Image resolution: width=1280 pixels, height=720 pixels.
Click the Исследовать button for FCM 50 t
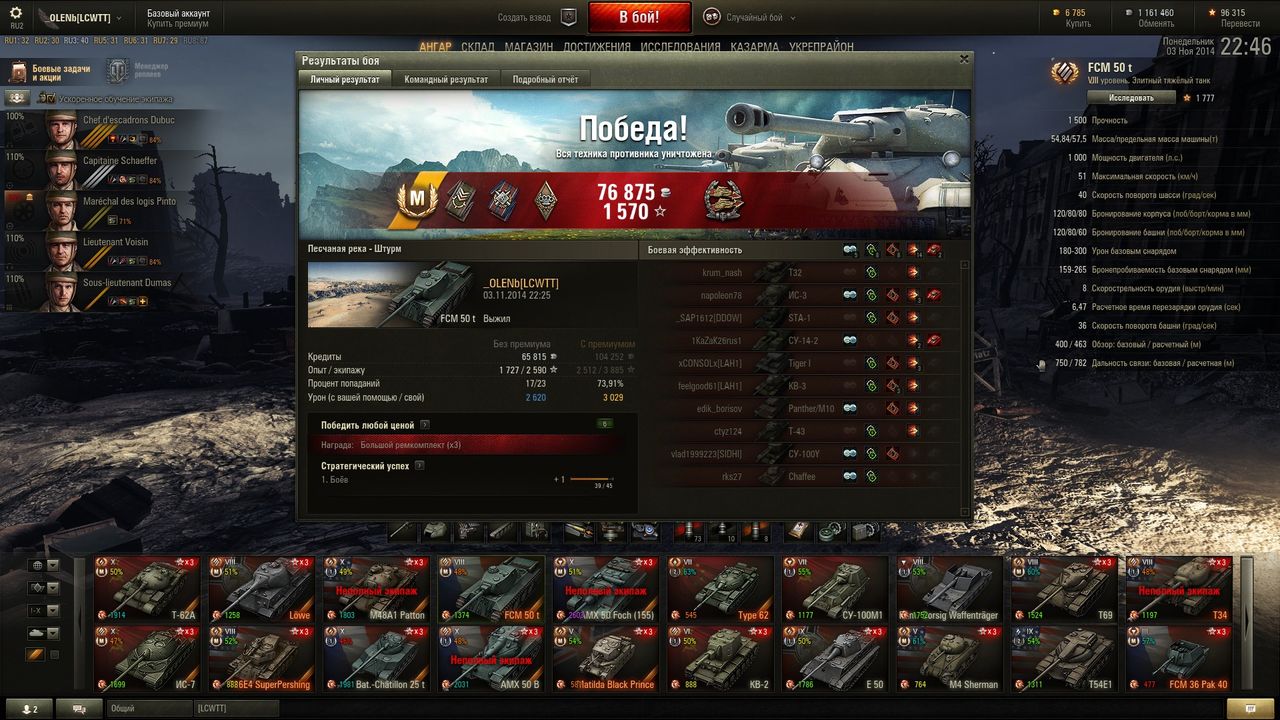click(x=1130, y=98)
